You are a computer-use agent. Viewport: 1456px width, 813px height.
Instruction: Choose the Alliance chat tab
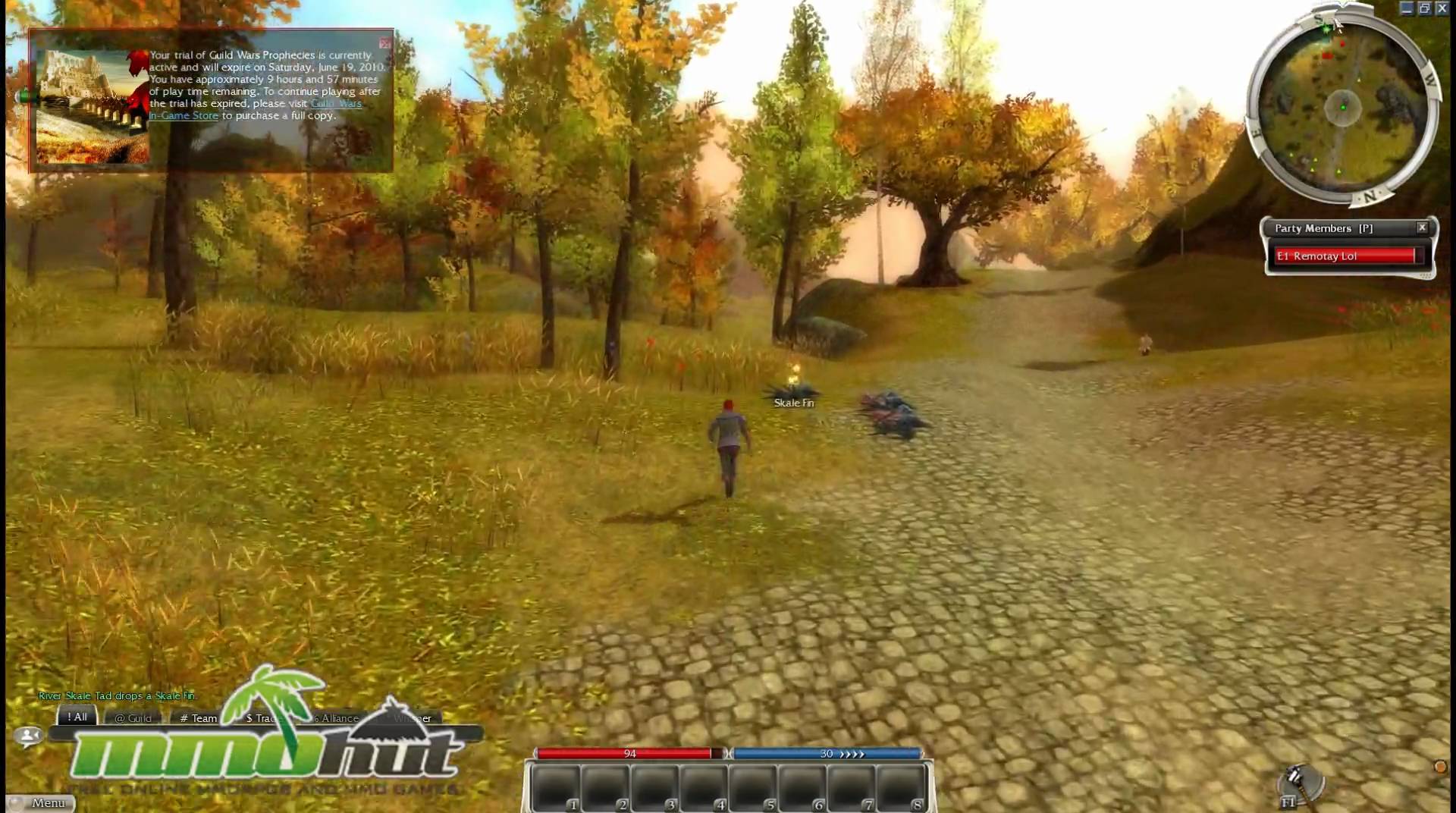[338, 717]
